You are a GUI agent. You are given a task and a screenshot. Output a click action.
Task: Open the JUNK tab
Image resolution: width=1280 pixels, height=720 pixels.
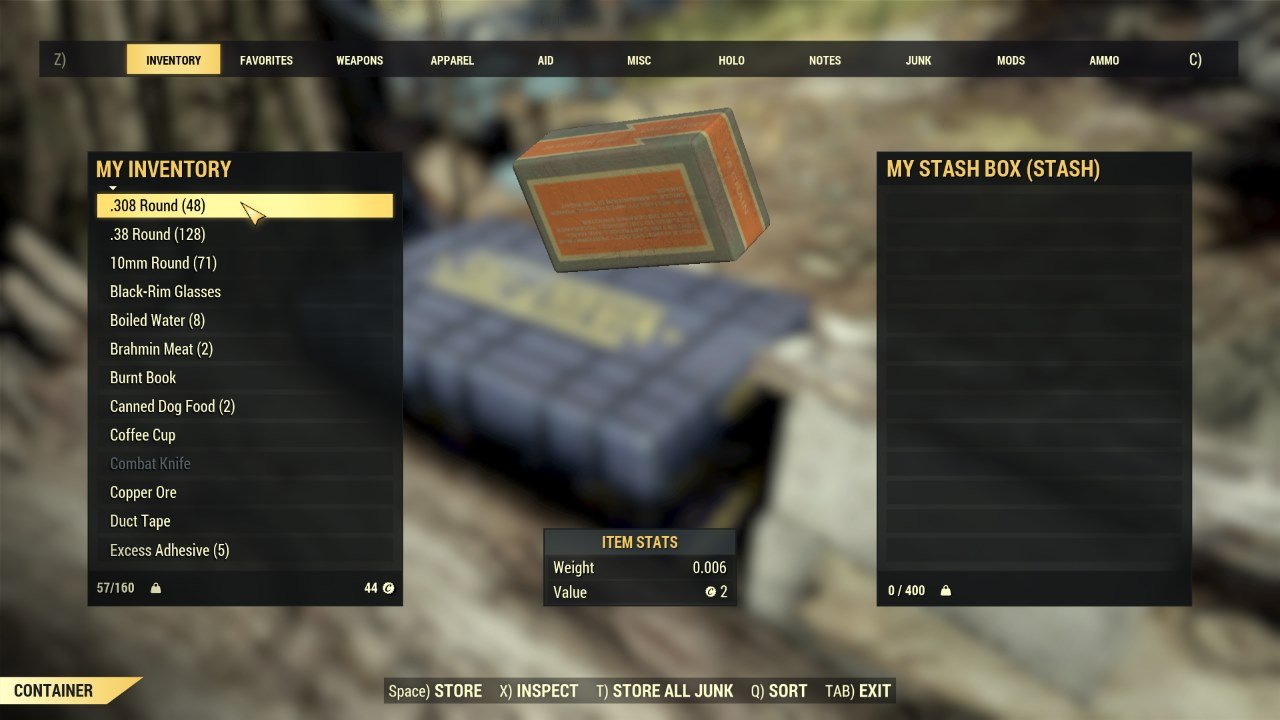click(917, 60)
